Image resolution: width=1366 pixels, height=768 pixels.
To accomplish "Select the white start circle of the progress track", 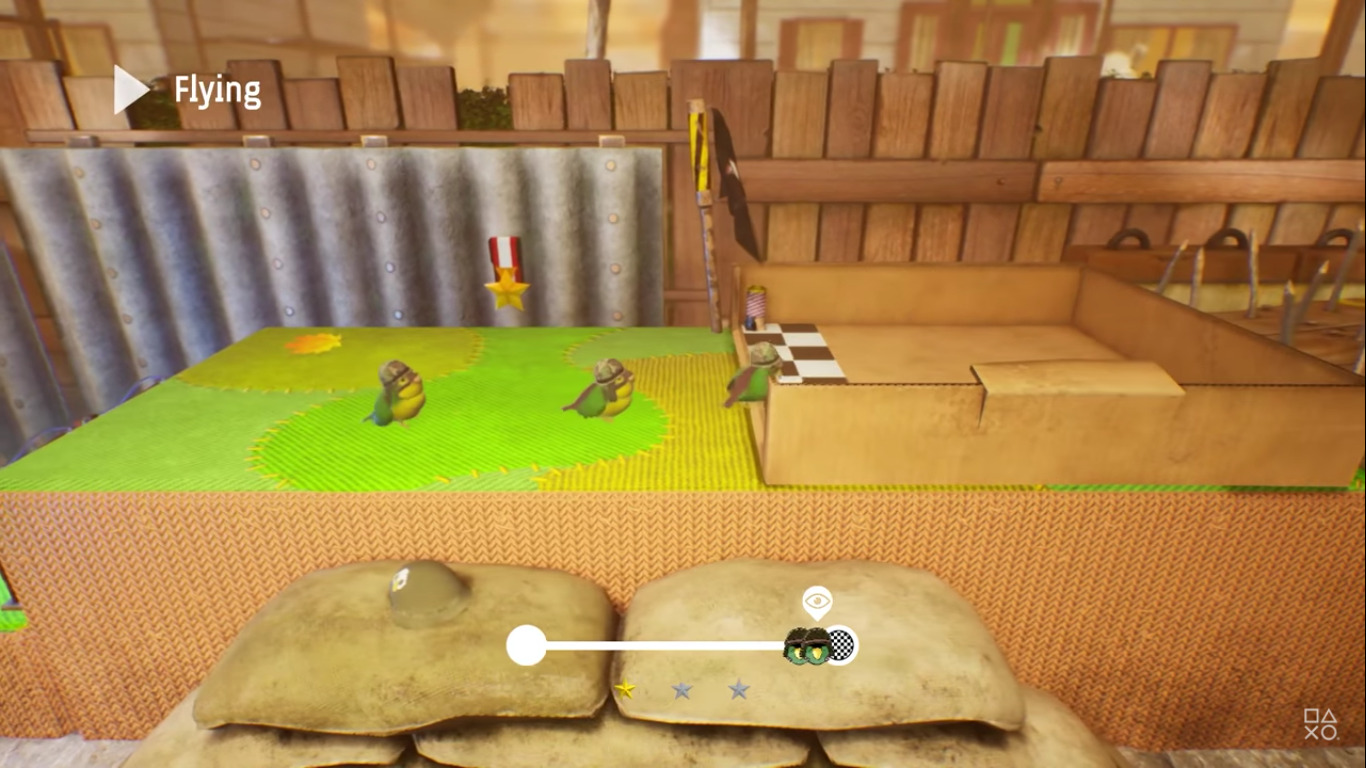I will coord(526,645).
